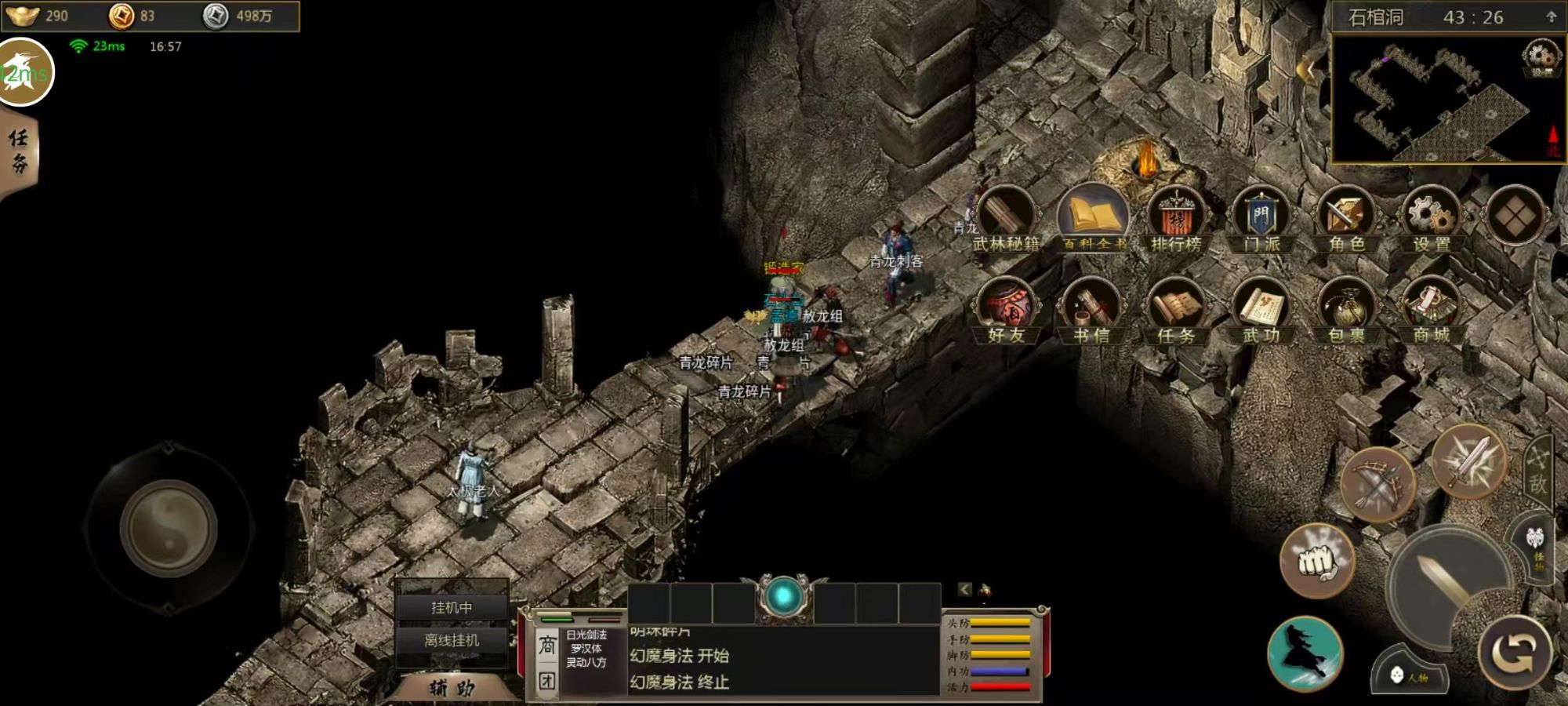
Task: Open the 门派 sect menu
Action: click(1261, 220)
